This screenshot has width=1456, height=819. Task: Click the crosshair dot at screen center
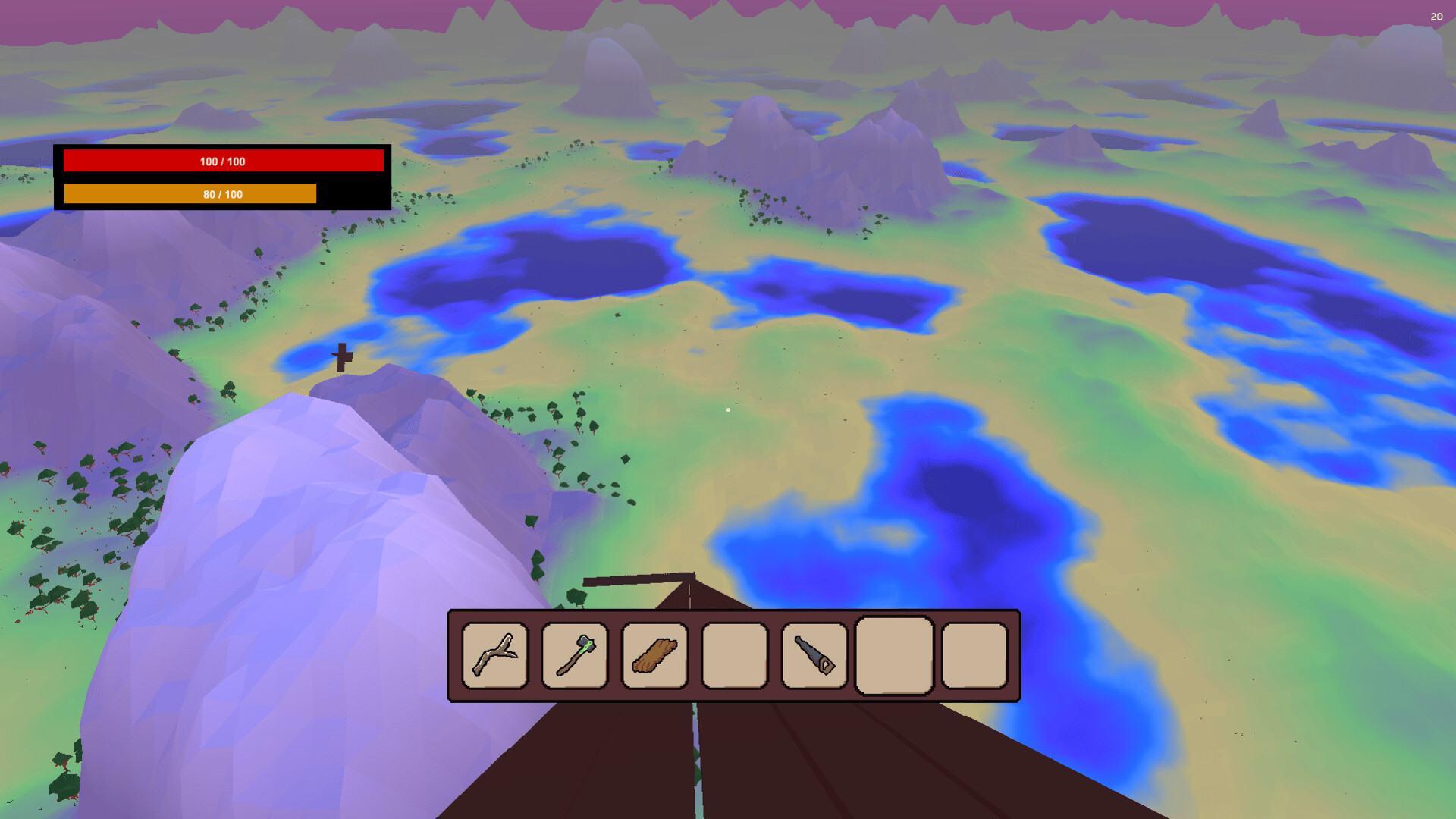point(728,409)
